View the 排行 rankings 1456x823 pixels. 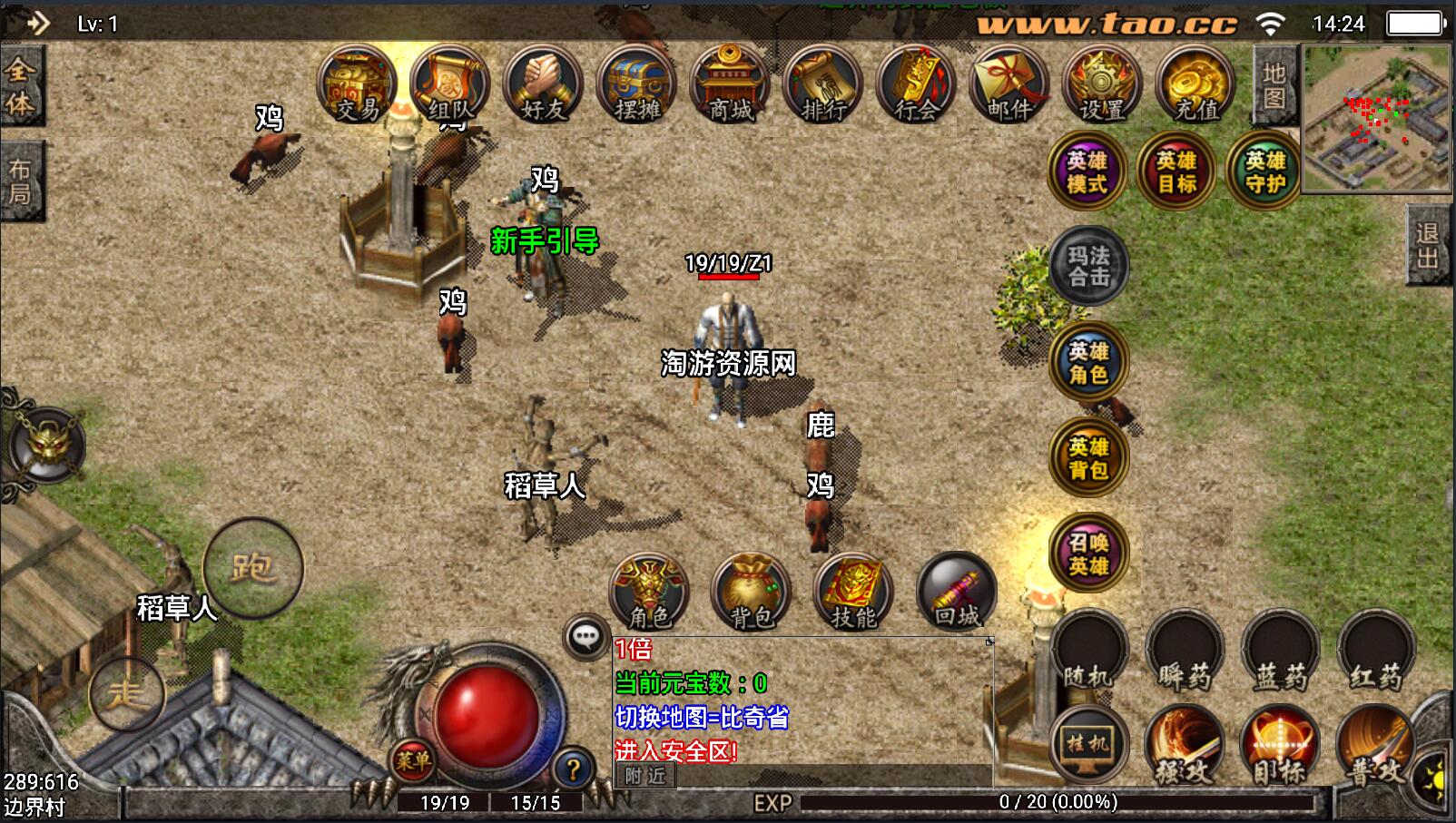823,84
